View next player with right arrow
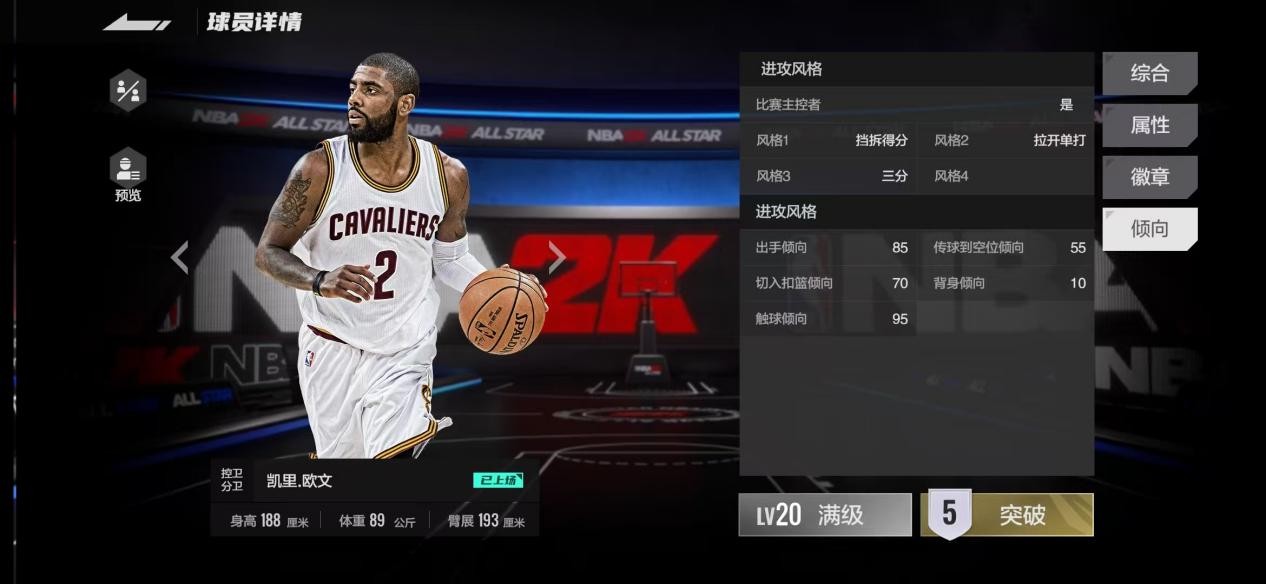 pos(557,257)
